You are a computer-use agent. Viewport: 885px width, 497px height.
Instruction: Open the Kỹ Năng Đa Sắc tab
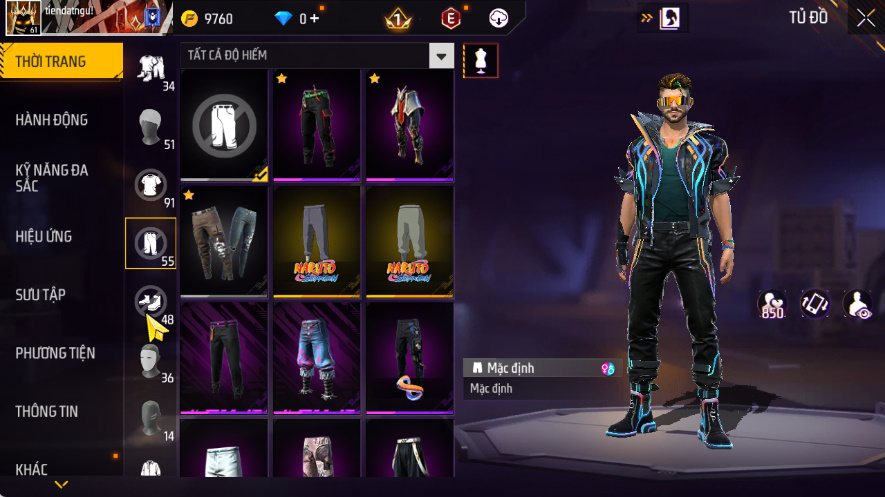tap(52, 178)
